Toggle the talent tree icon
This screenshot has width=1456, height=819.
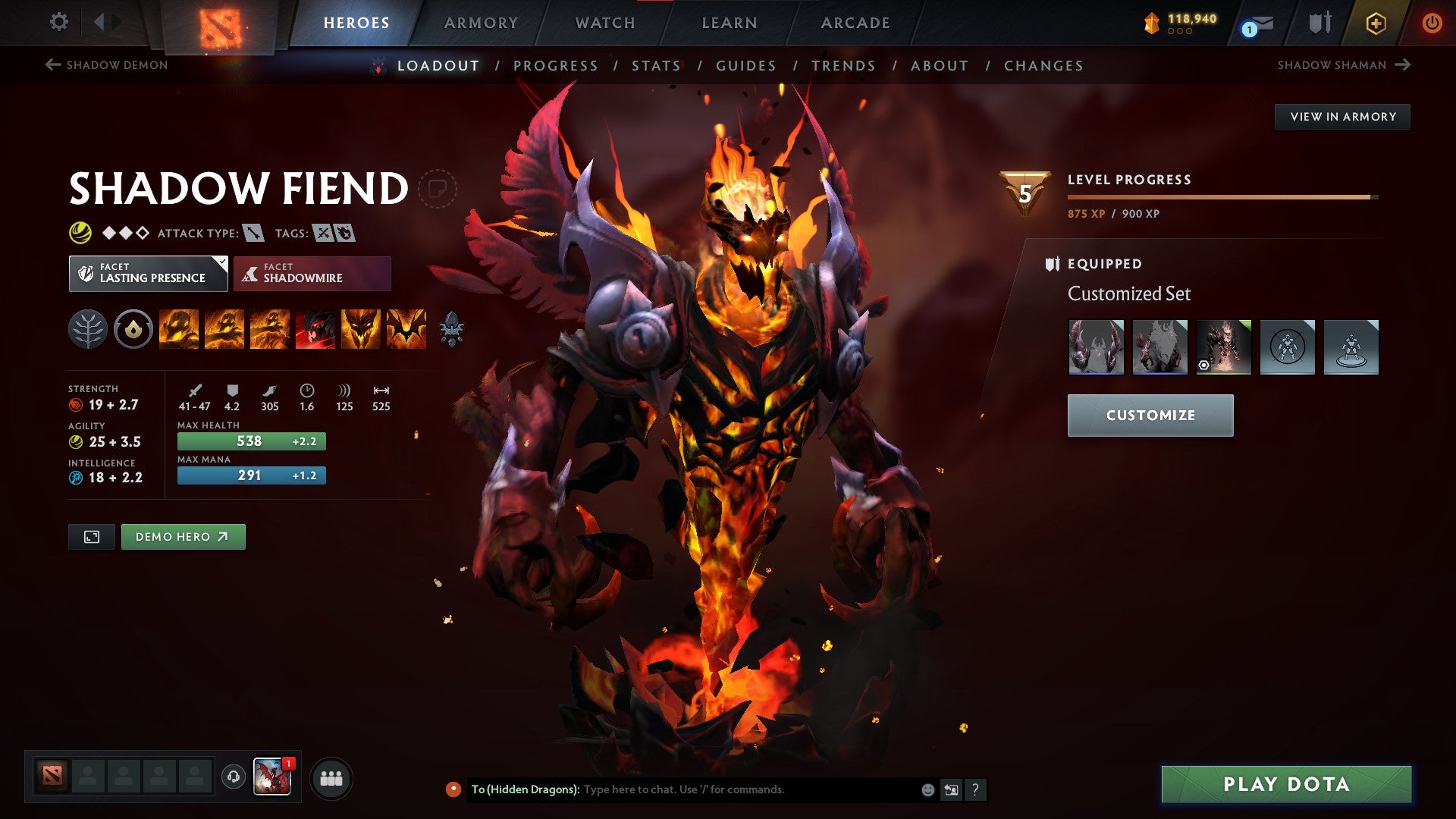coord(89,330)
